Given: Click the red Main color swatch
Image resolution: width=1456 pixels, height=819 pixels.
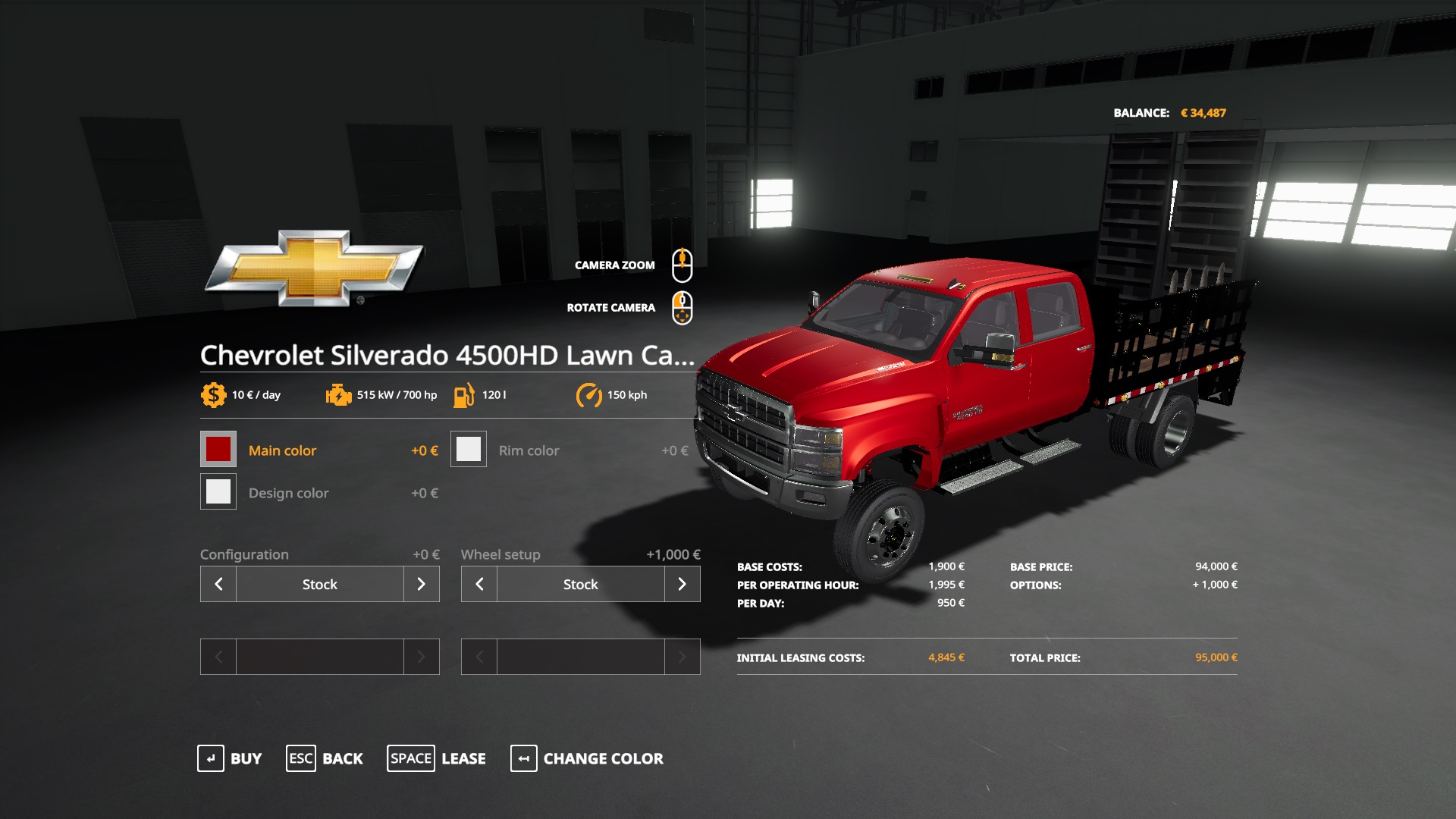Looking at the screenshot, I should pos(218,449).
